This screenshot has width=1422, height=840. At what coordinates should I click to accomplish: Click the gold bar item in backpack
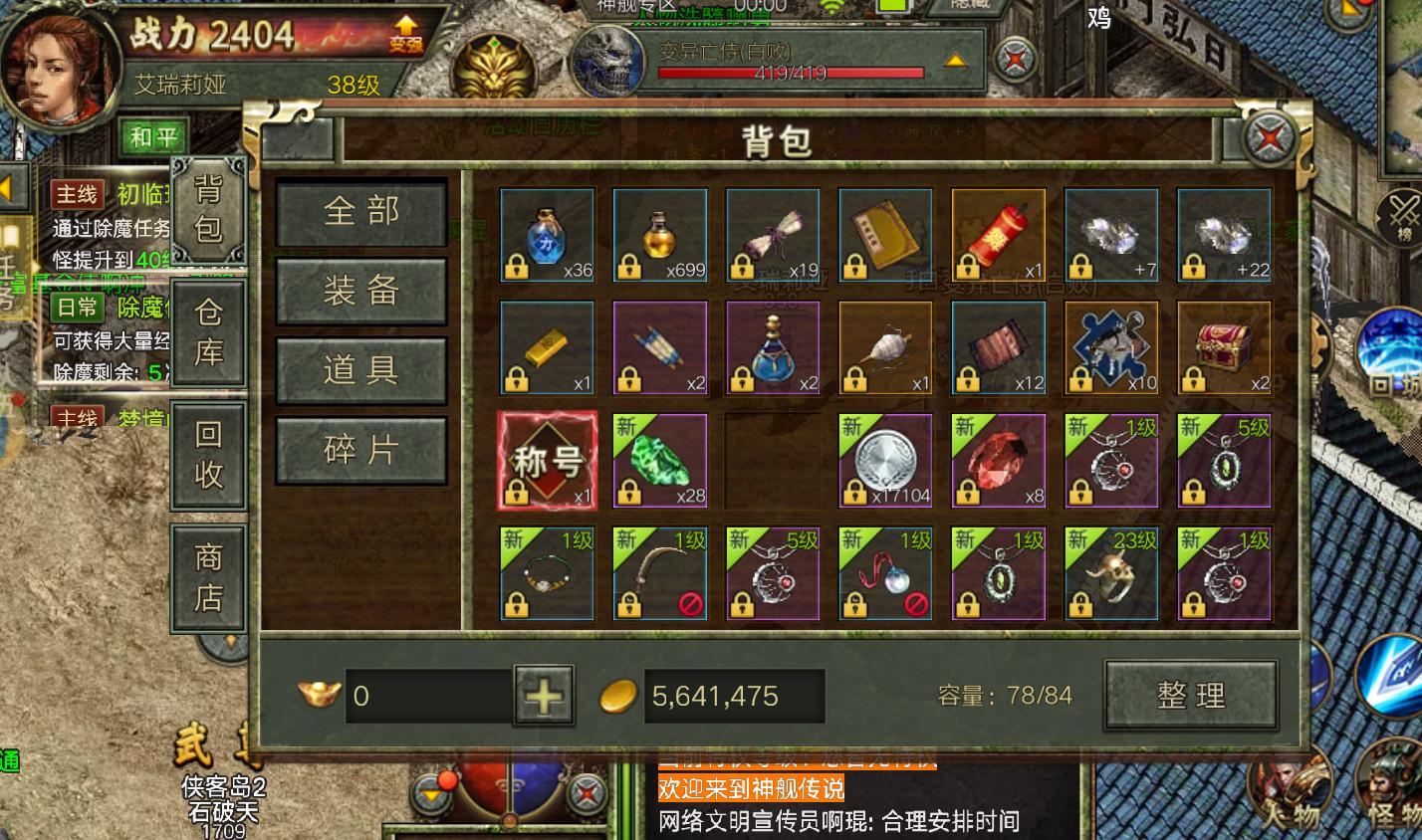[x=546, y=346]
